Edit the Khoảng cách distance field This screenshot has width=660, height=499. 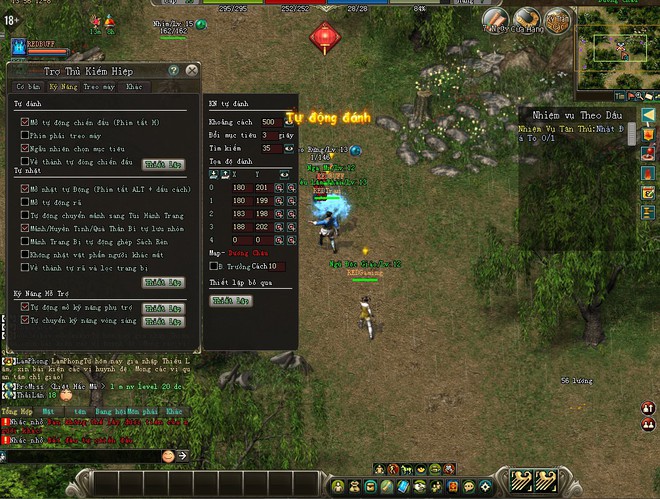pyautogui.click(x=269, y=122)
